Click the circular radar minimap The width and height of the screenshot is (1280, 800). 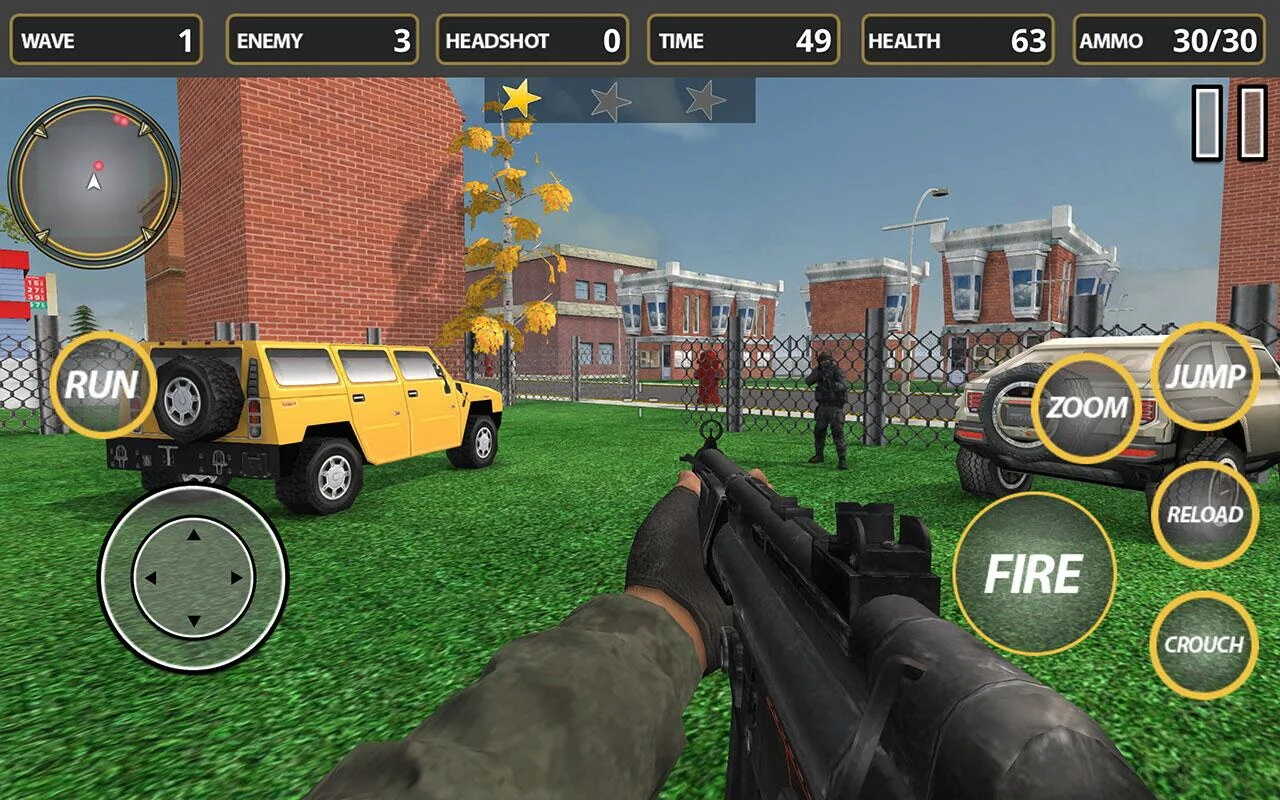(94, 181)
